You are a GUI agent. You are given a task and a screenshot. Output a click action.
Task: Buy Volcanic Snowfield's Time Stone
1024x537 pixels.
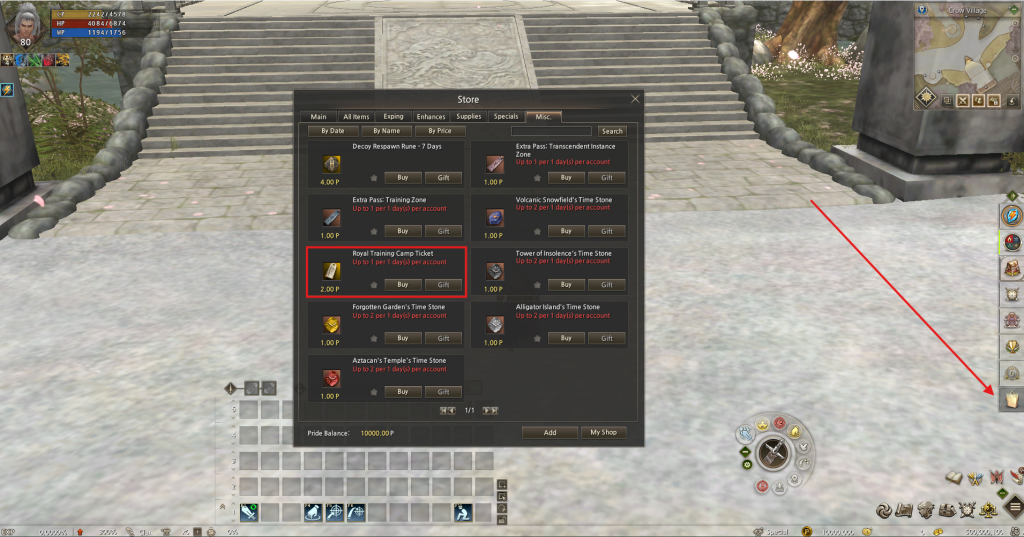coord(566,231)
